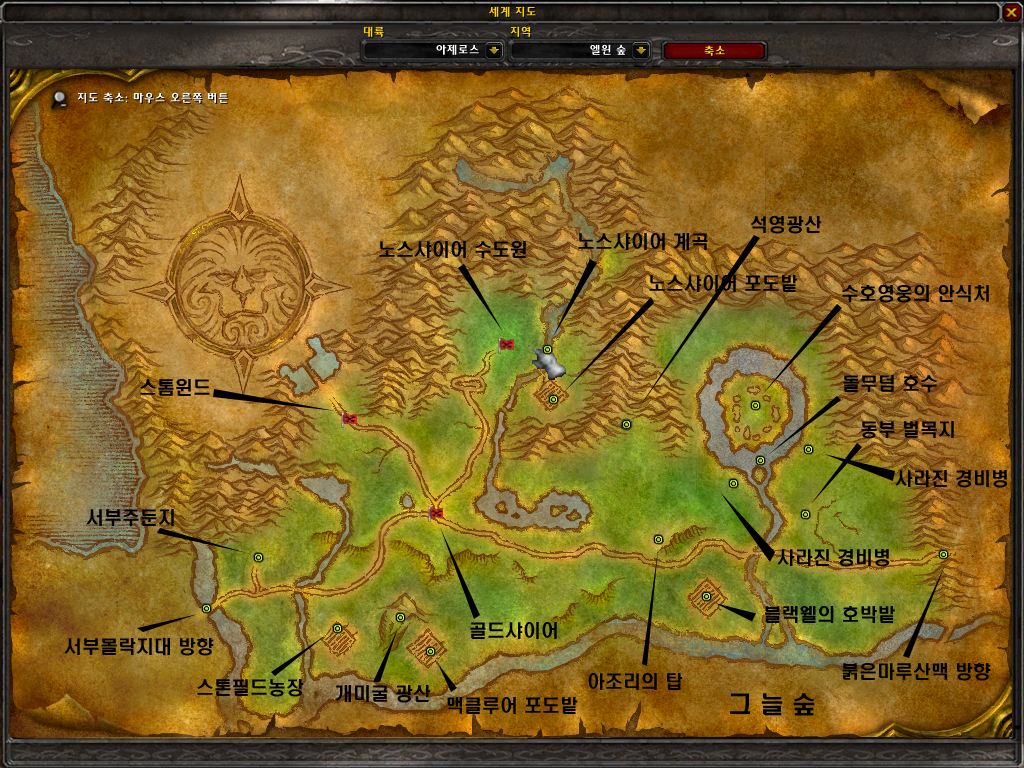This screenshot has width=1024, height=768.
Task: Choose the 스톤필드농장 farm marker
Action: coord(338,629)
